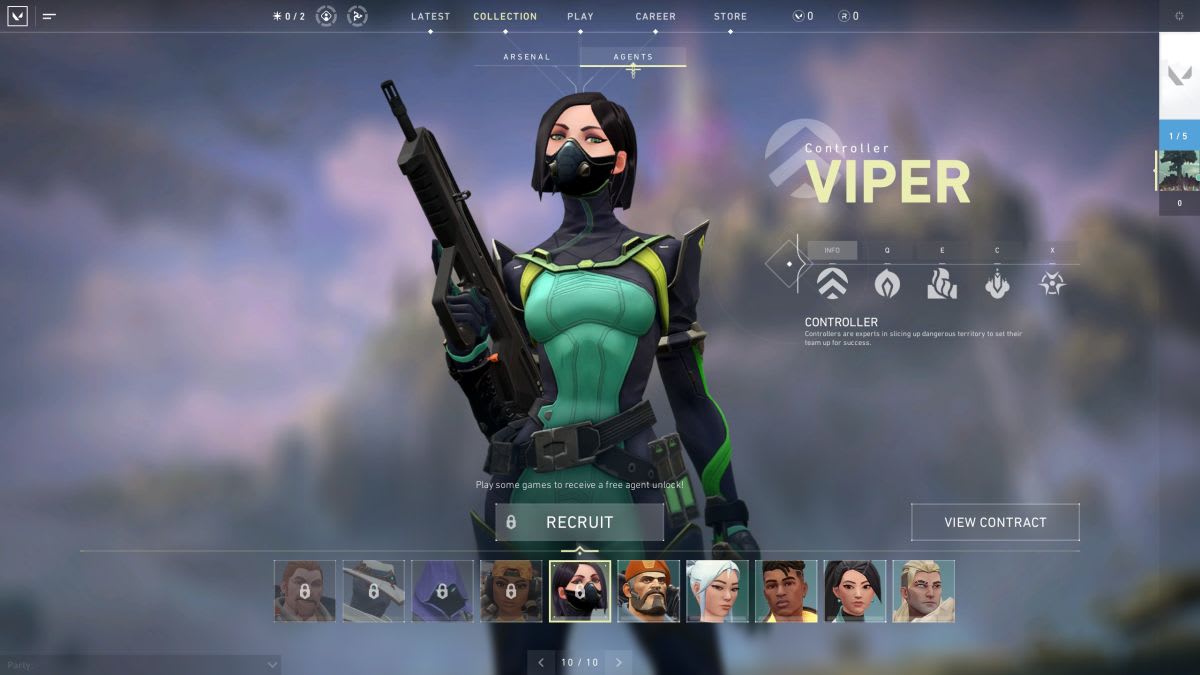
Task: Open the CAREER page
Action: (655, 17)
